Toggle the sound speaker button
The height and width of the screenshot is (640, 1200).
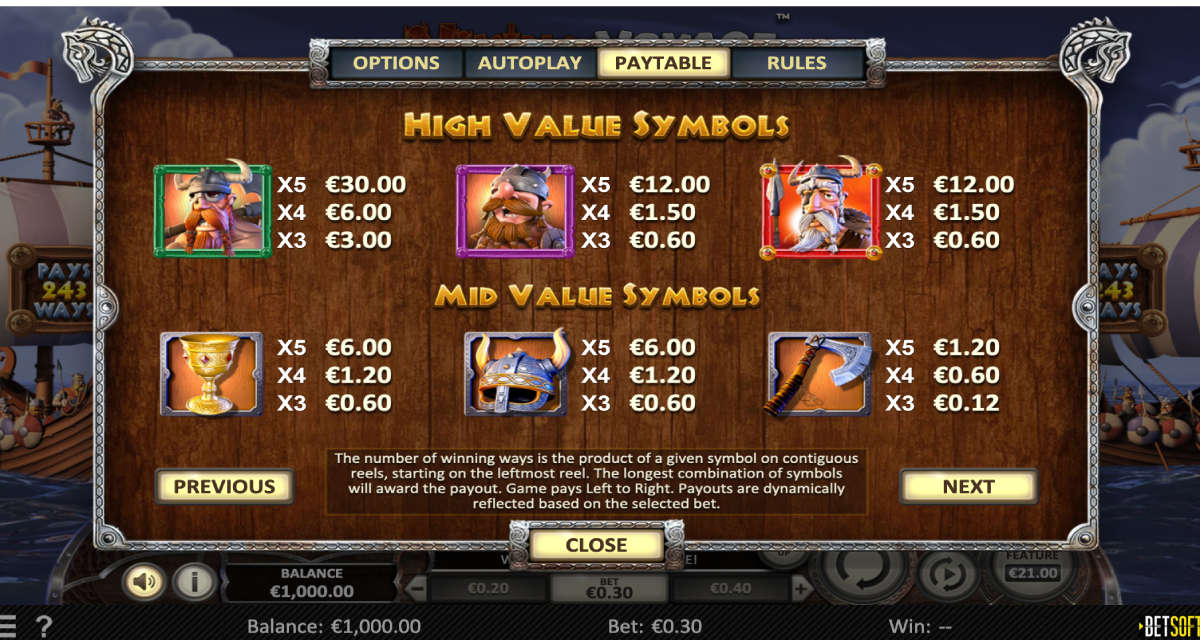(x=145, y=581)
